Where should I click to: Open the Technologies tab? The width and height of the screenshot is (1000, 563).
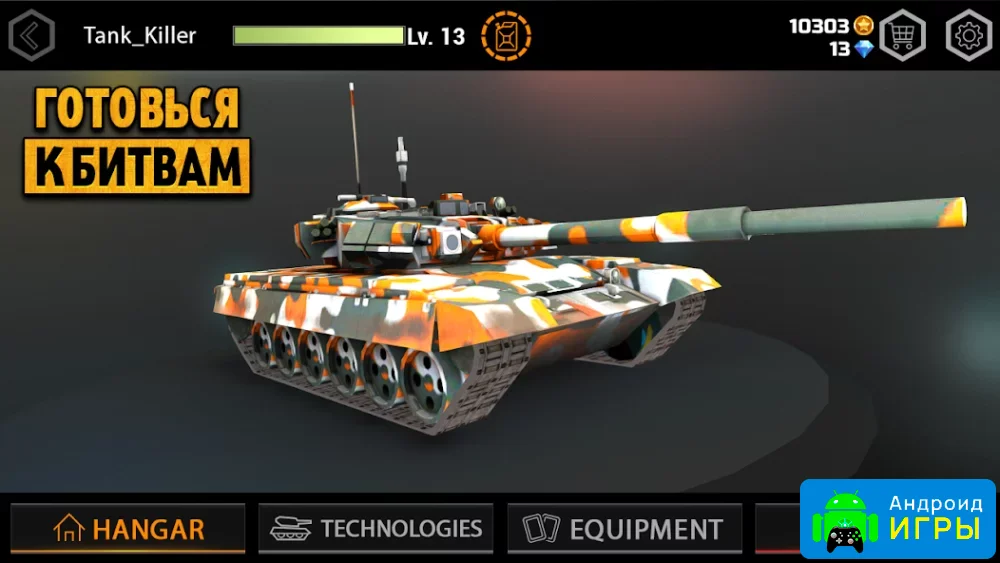376,528
